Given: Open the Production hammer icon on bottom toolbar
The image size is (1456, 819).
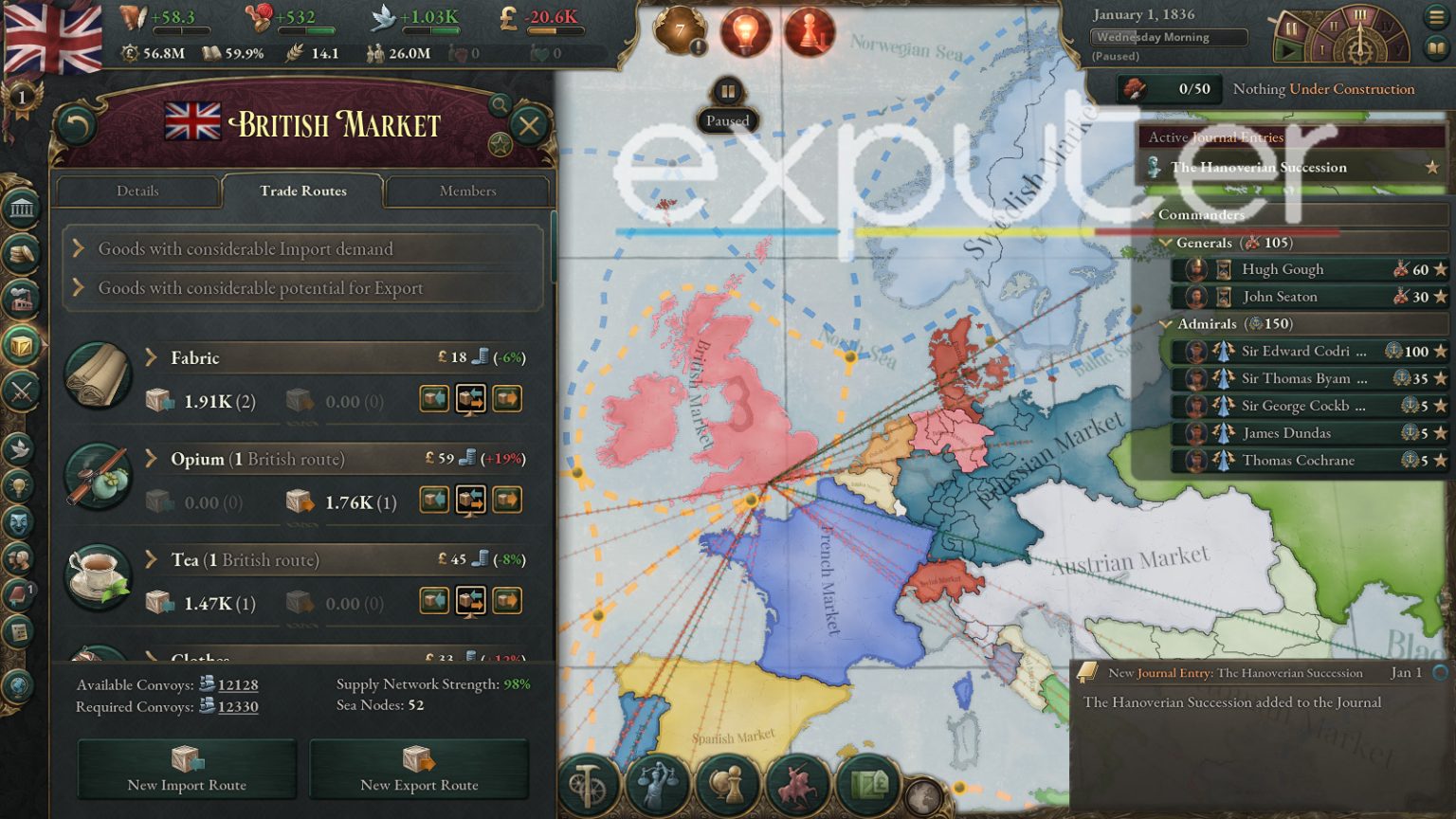Looking at the screenshot, I should point(590,785).
